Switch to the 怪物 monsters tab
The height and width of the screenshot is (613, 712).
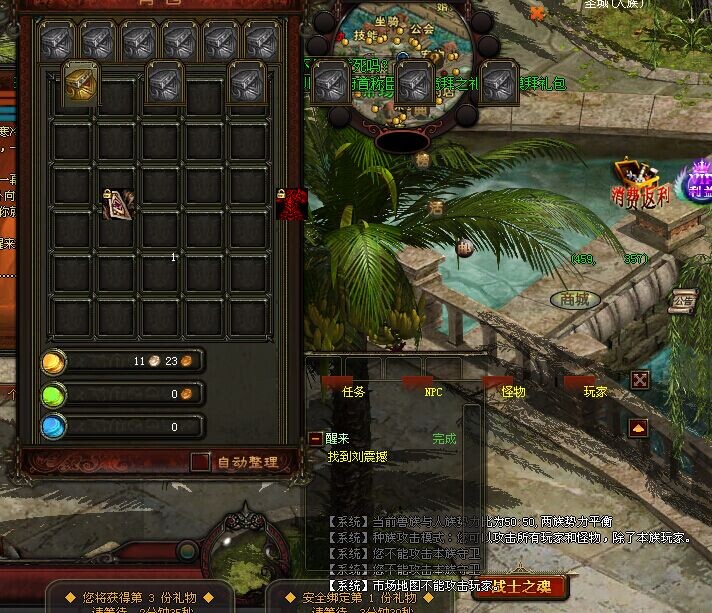pyautogui.click(x=513, y=391)
